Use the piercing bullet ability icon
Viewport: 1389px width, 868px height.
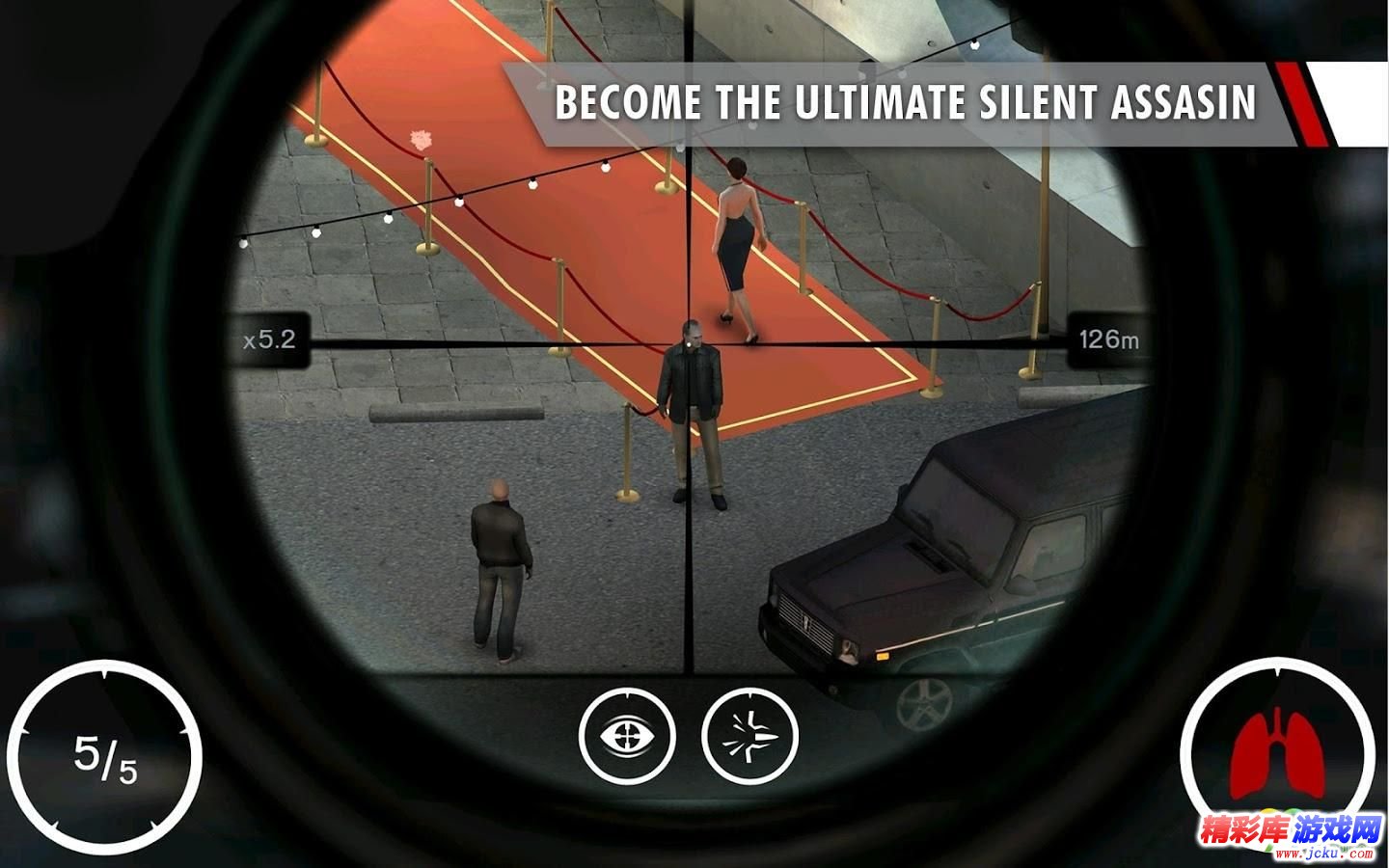click(x=750, y=735)
